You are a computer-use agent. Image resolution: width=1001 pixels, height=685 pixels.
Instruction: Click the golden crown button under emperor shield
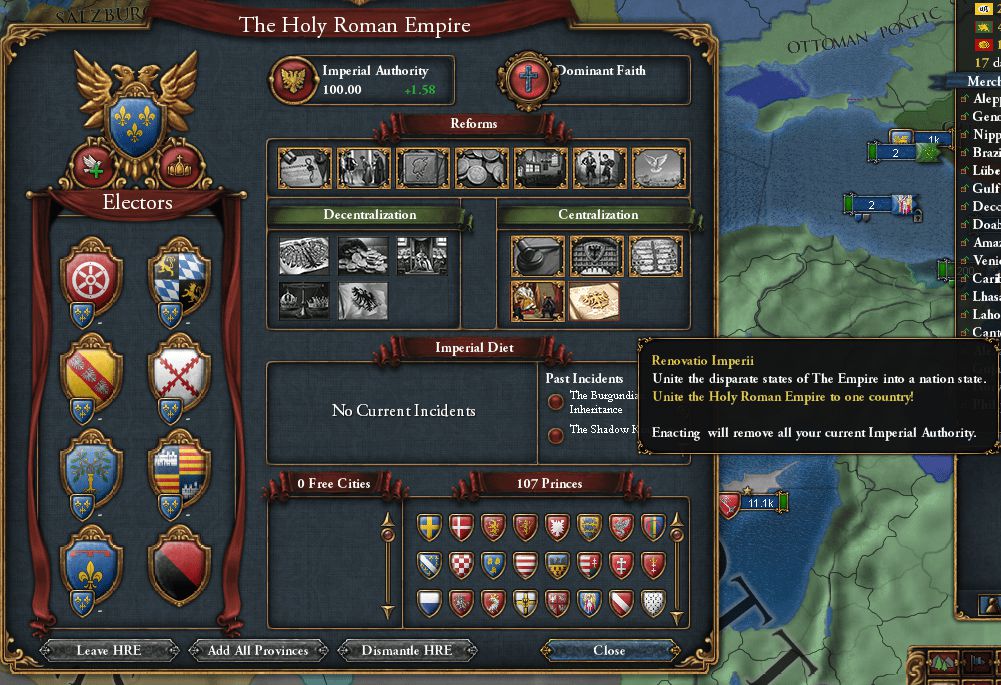pos(180,165)
